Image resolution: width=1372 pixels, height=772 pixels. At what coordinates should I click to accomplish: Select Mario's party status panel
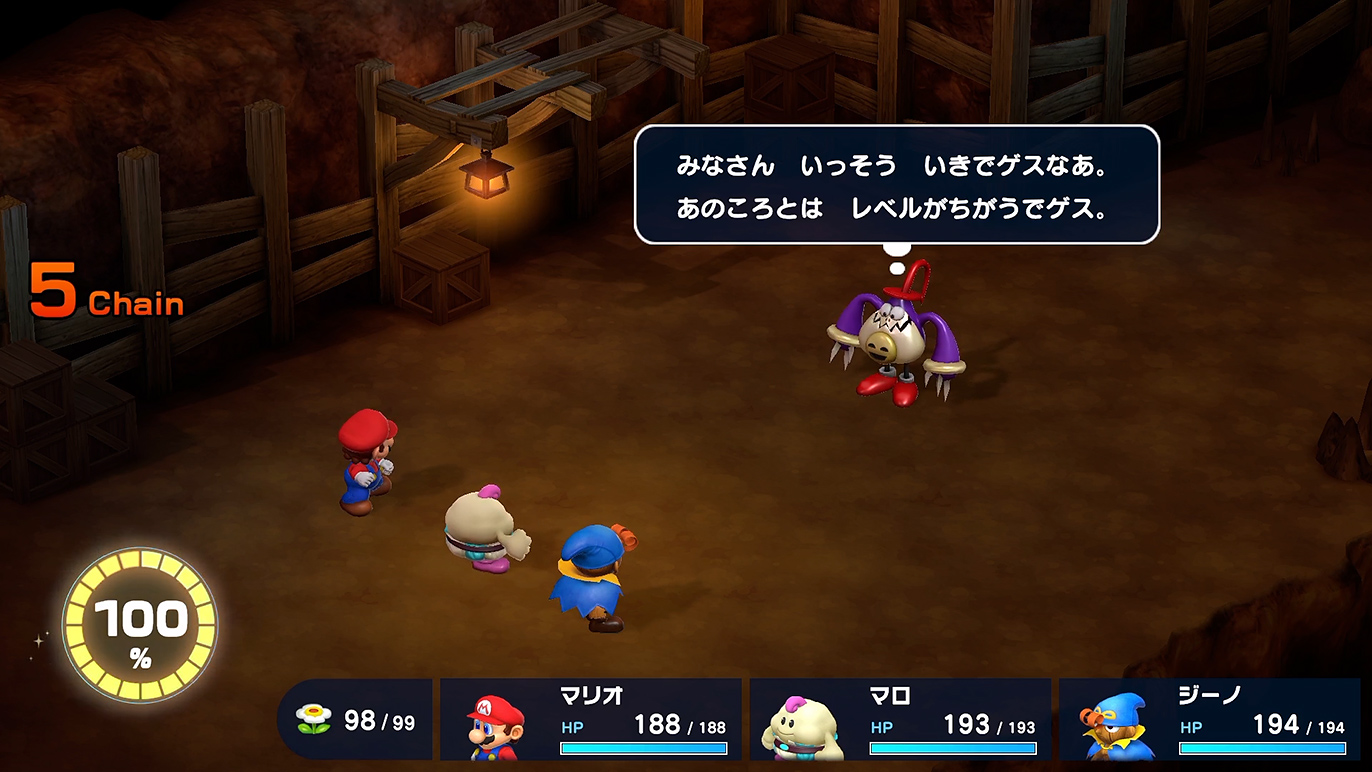pyautogui.click(x=591, y=719)
